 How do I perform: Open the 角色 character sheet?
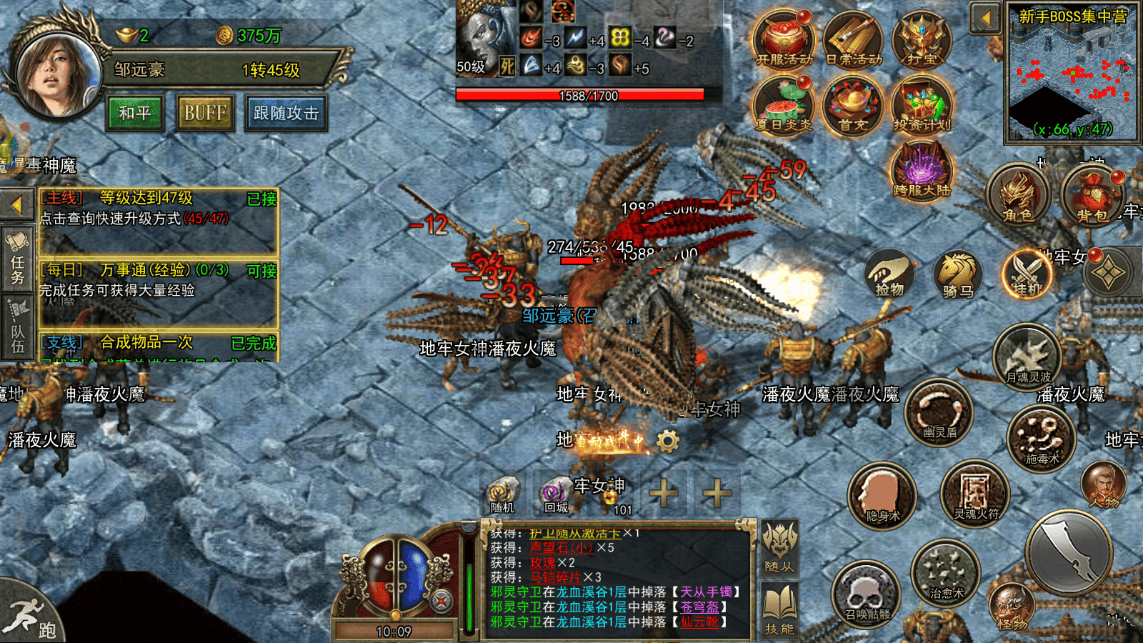click(1018, 194)
